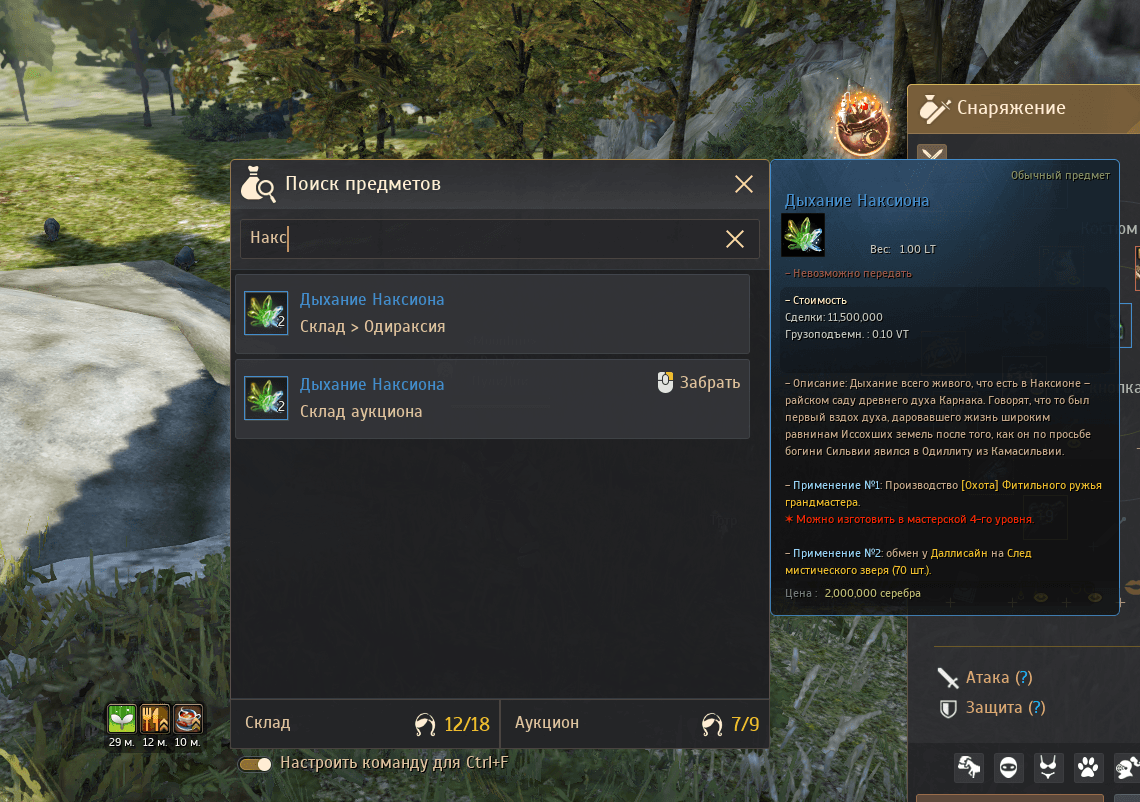Click the crossed-swords button under Снаряжение
Screen dimensions: 1140x802
pyautogui.click(x=932, y=156)
